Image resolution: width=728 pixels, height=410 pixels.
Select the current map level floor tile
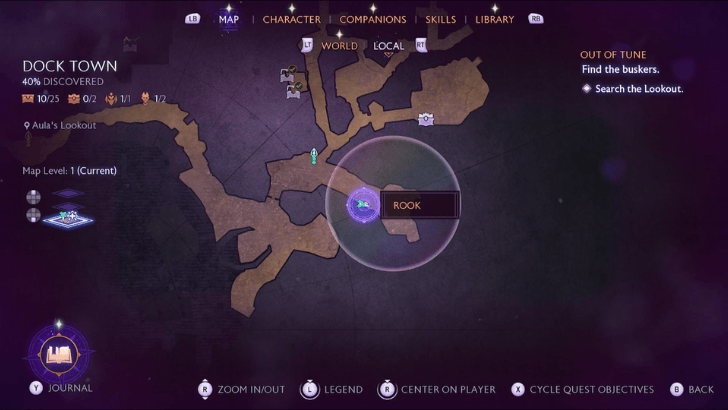point(68,214)
